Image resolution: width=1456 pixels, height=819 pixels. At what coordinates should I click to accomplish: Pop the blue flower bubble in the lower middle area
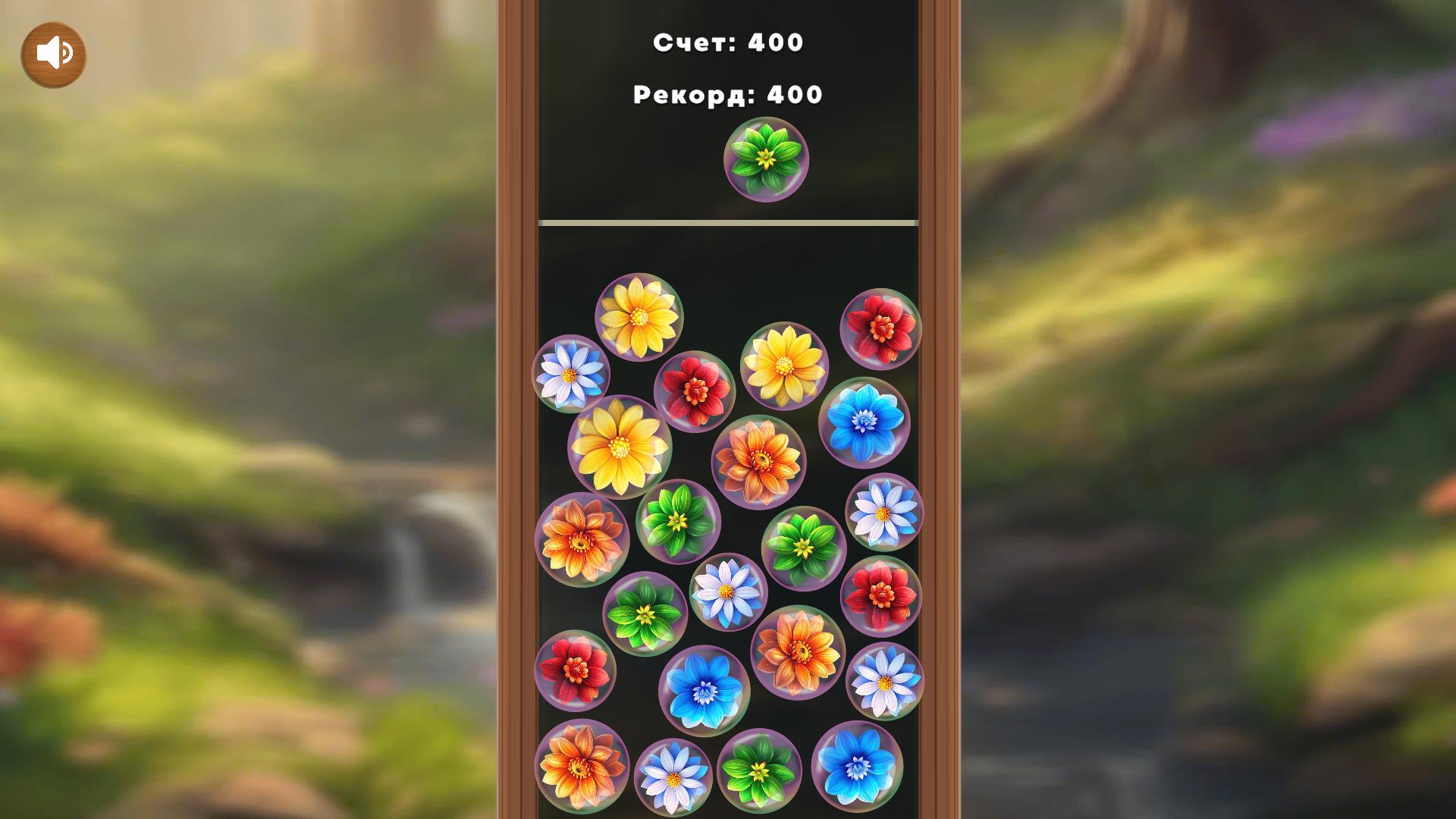[x=705, y=690]
